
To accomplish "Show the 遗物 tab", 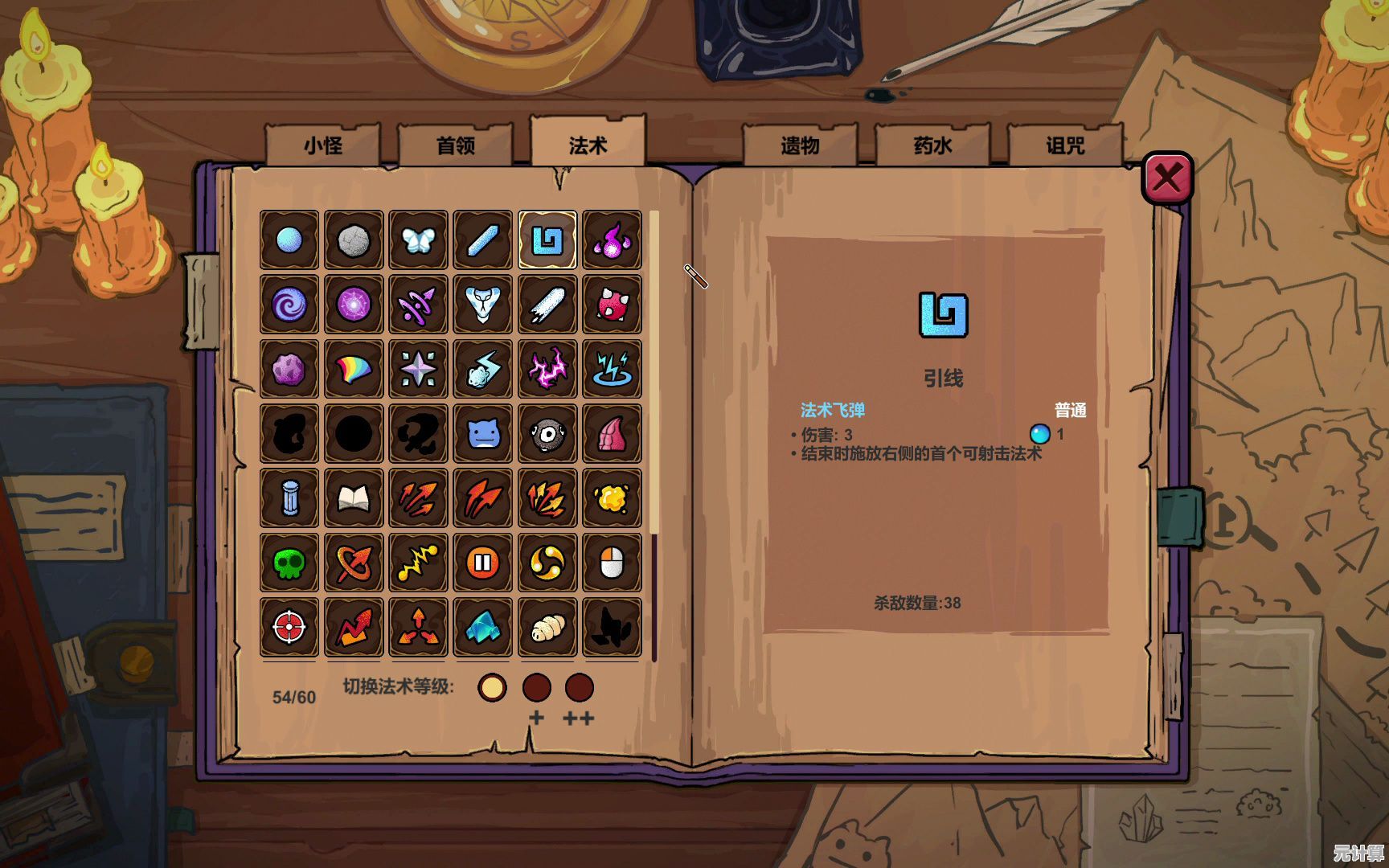I will click(800, 145).
